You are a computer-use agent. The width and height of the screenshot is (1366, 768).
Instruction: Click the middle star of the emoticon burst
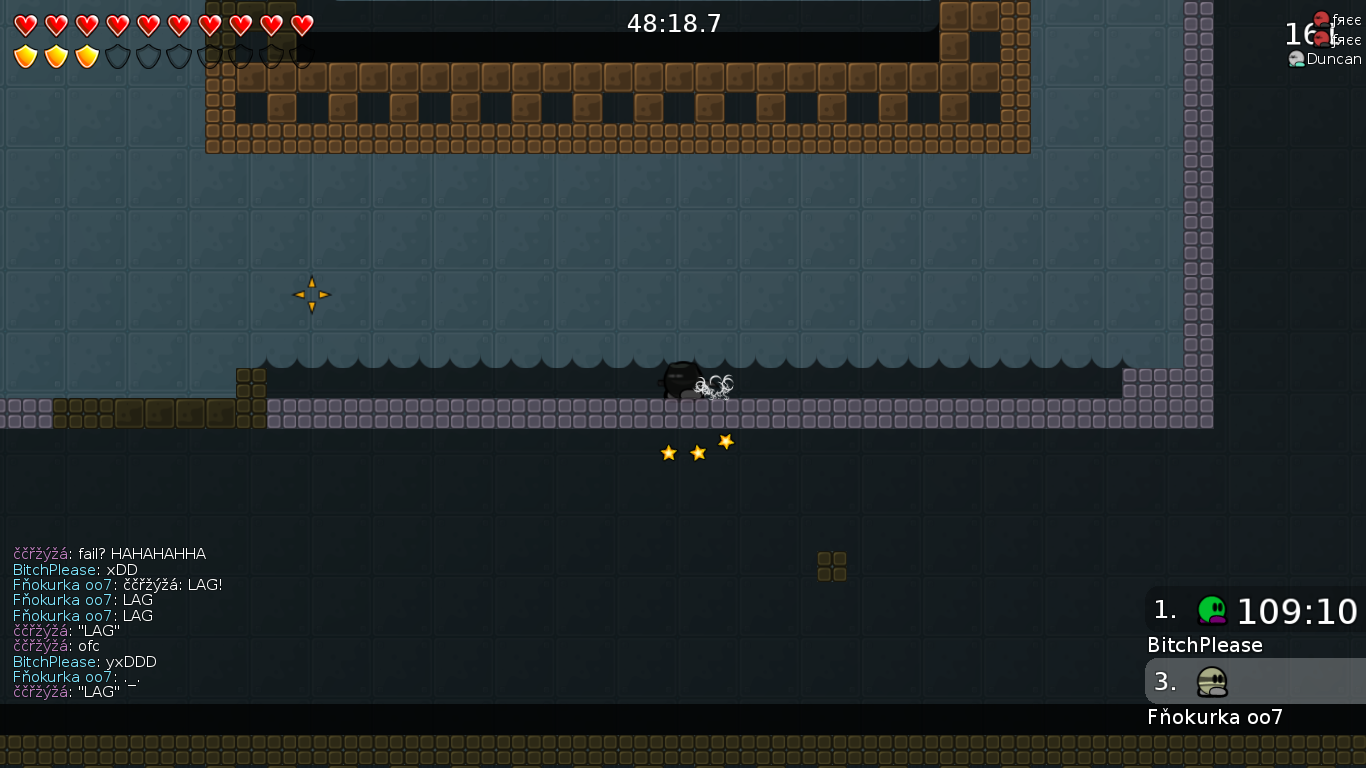click(x=696, y=452)
